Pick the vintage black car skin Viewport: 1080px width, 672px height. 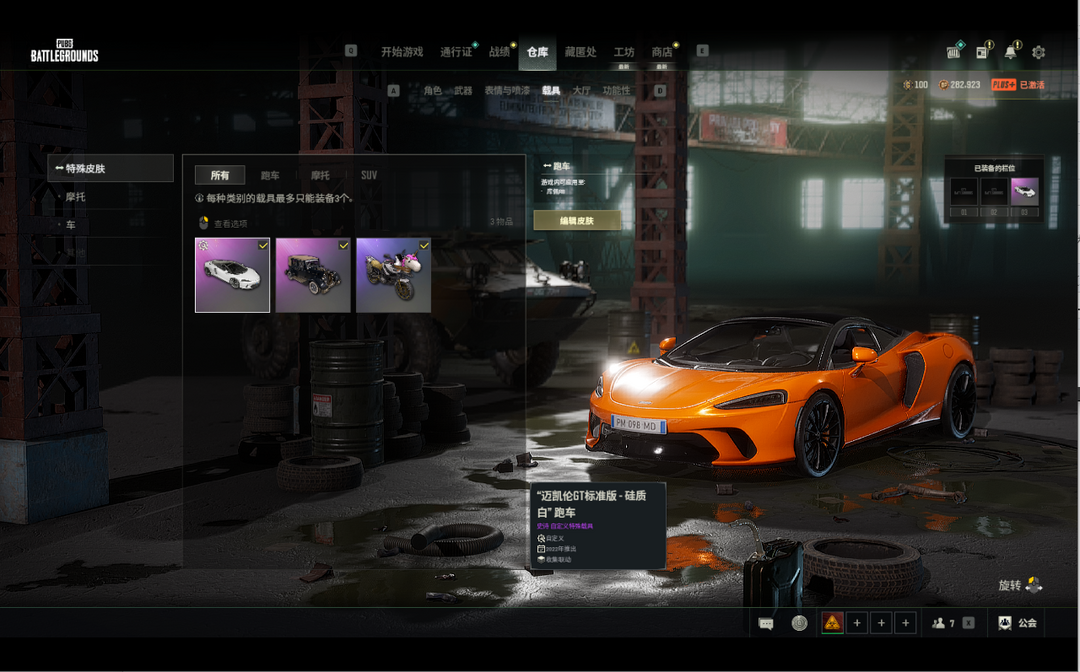(313, 275)
